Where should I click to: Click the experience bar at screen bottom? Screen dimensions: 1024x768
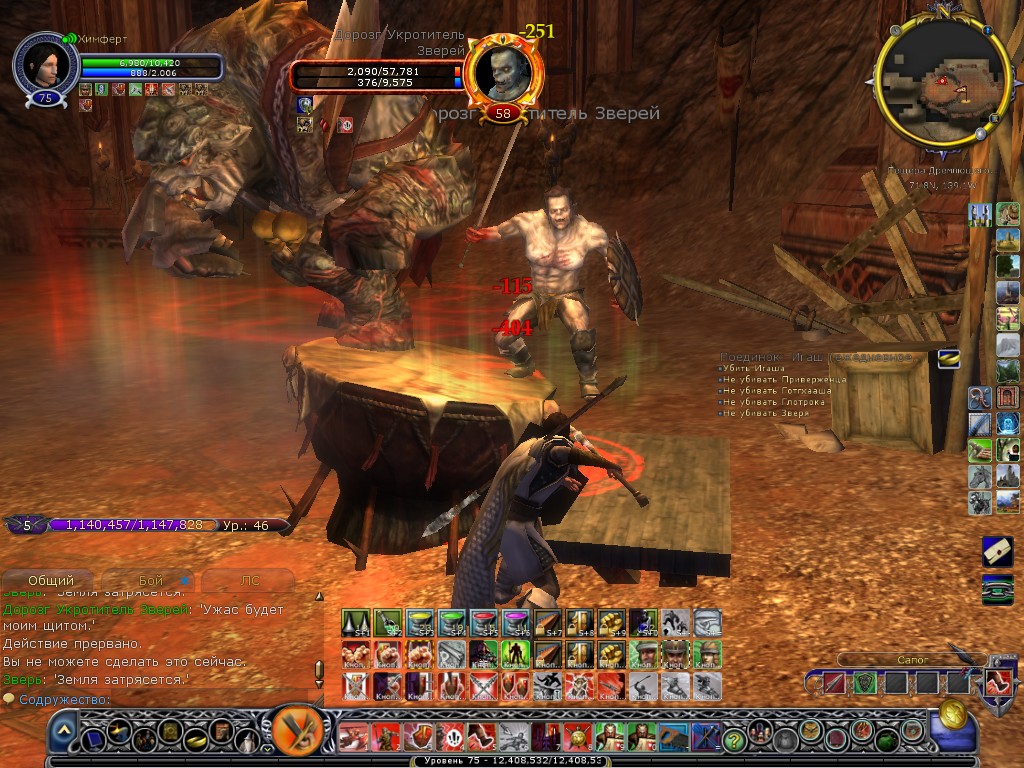pyautogui.click(x=511, y=761)
